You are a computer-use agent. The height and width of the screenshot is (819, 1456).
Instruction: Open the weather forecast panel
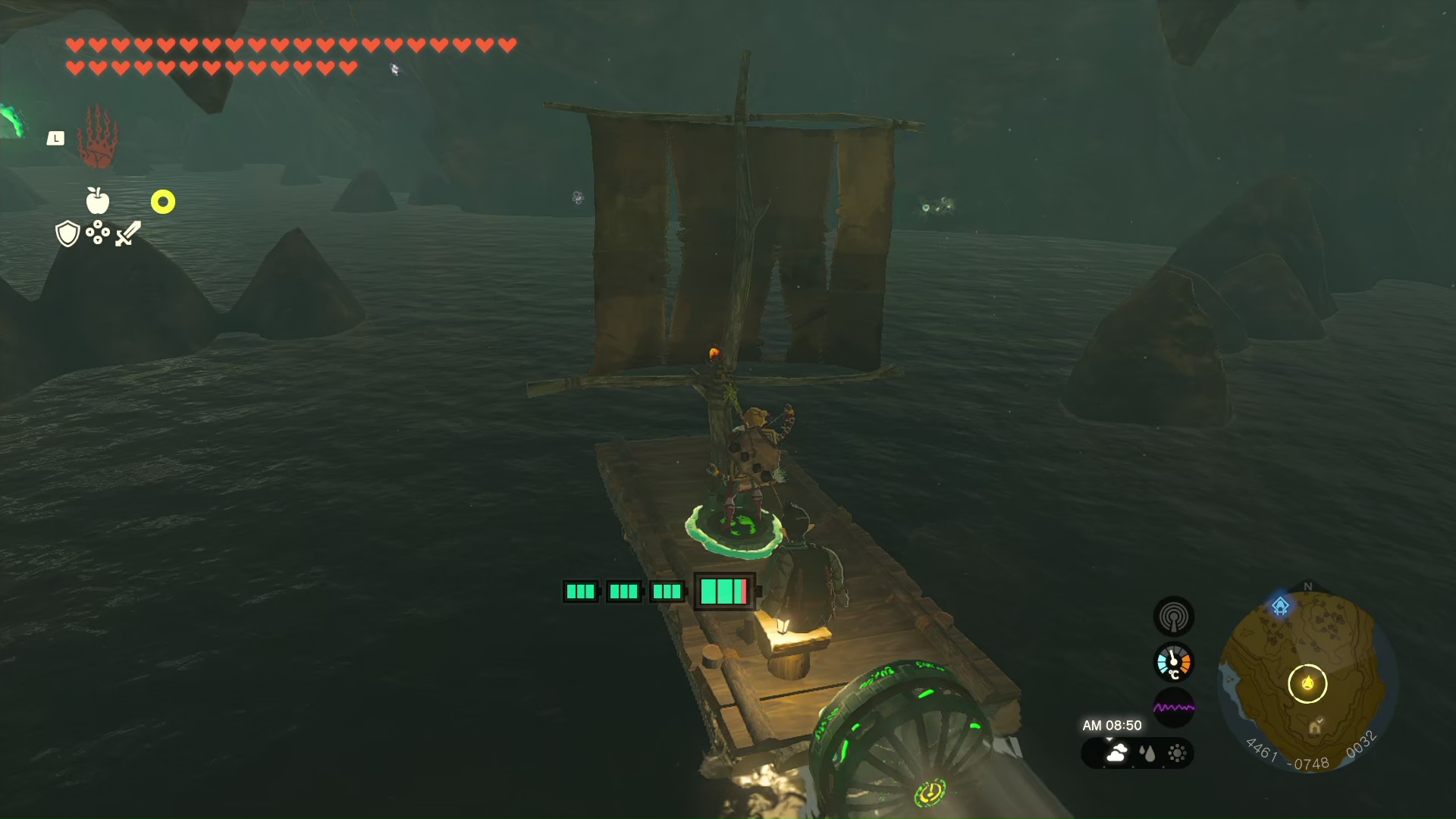1137,753
